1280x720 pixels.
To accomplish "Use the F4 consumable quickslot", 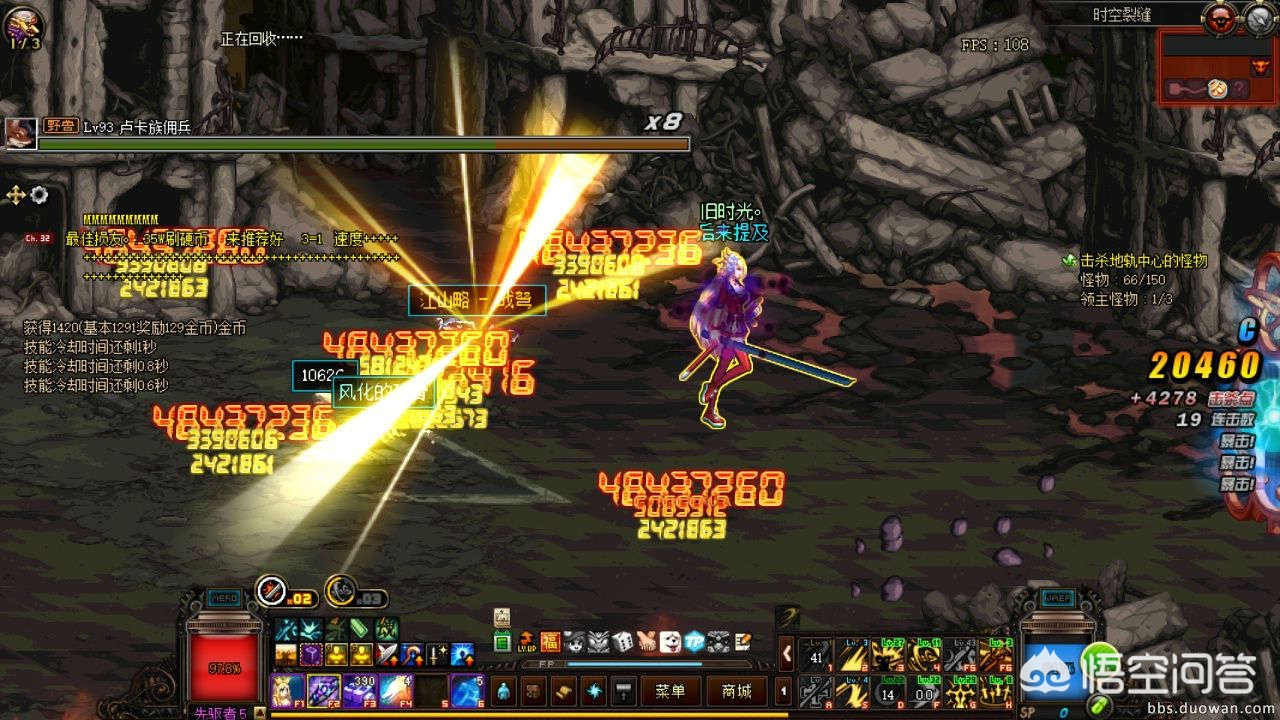I will tap(395, 691).
